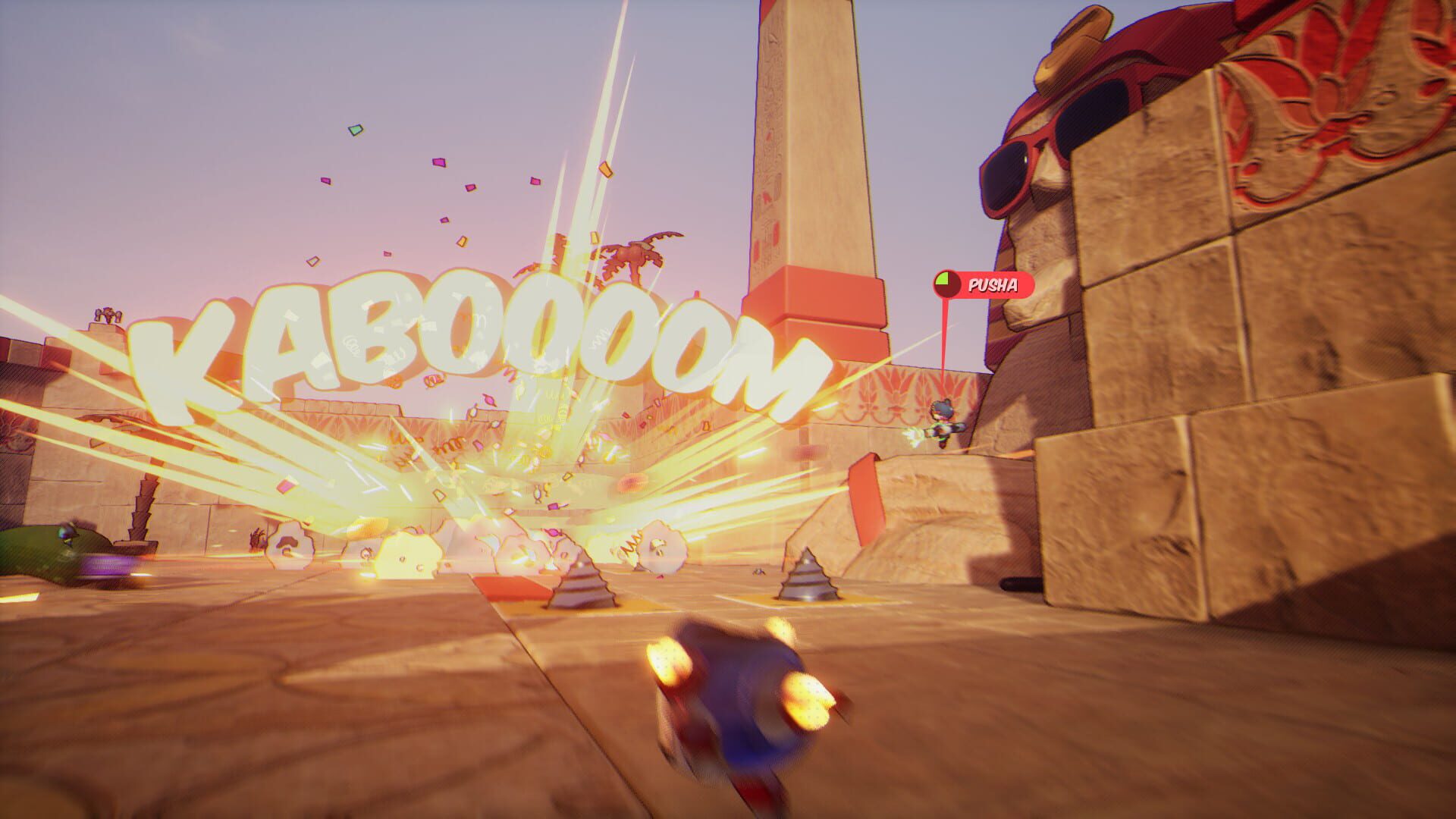Click the right spiked cone obstacle
The image size is (1456, 819).
click(x=808, y=584)
